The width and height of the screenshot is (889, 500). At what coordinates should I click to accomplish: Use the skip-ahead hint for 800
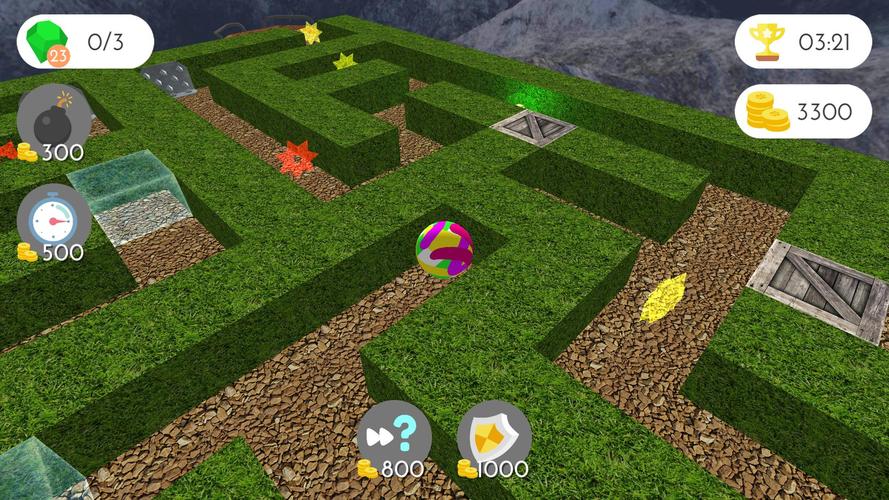click(x=394, y=437)
